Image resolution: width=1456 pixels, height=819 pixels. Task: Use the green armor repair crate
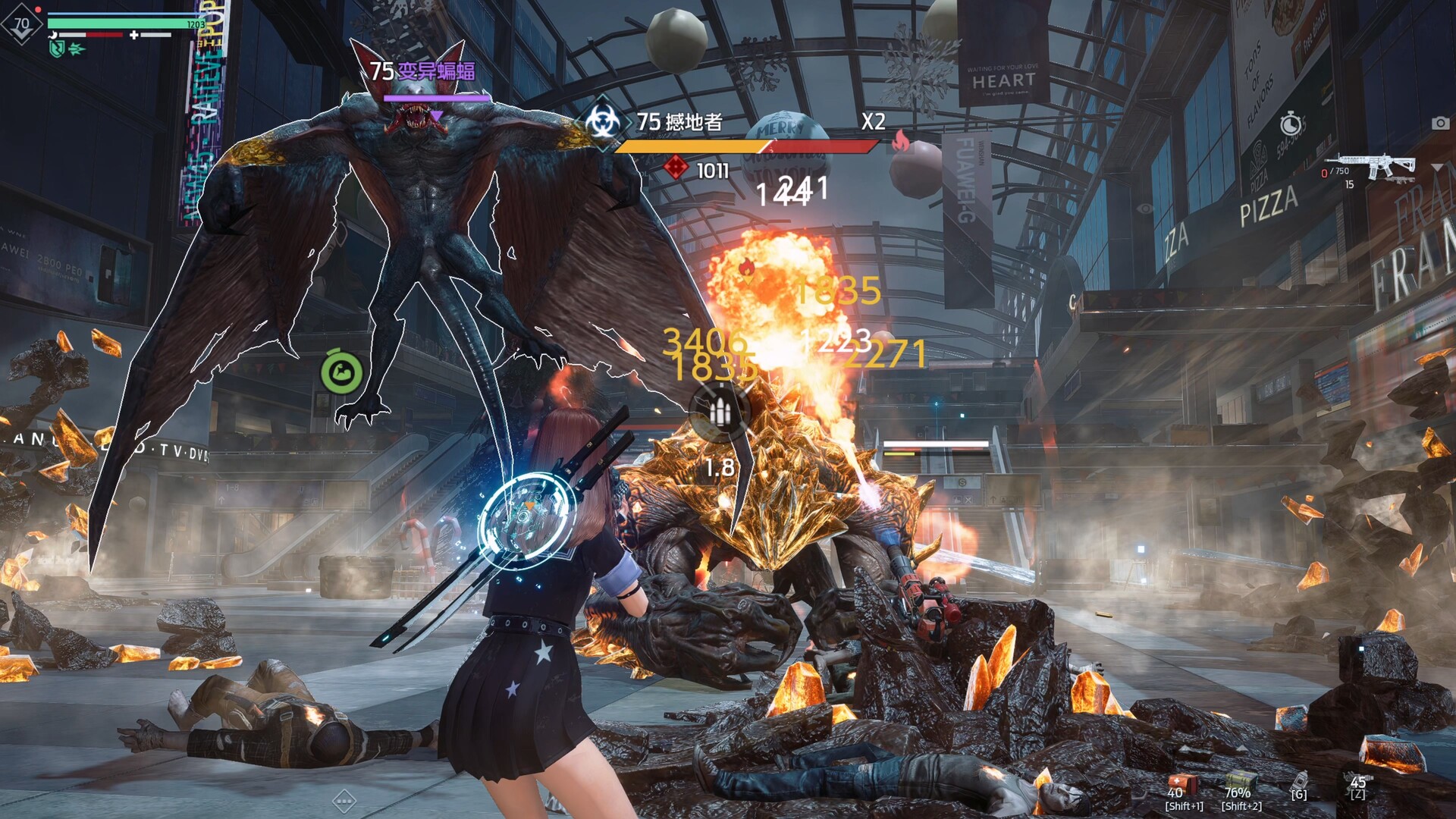[x=1241, y=781]
